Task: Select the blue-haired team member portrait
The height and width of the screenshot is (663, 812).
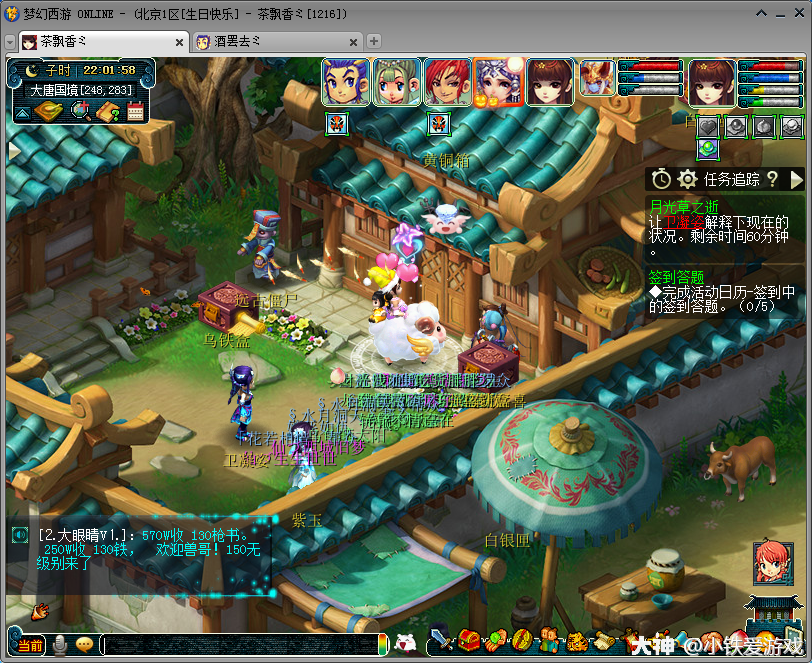Action: [x=346, y=82]
